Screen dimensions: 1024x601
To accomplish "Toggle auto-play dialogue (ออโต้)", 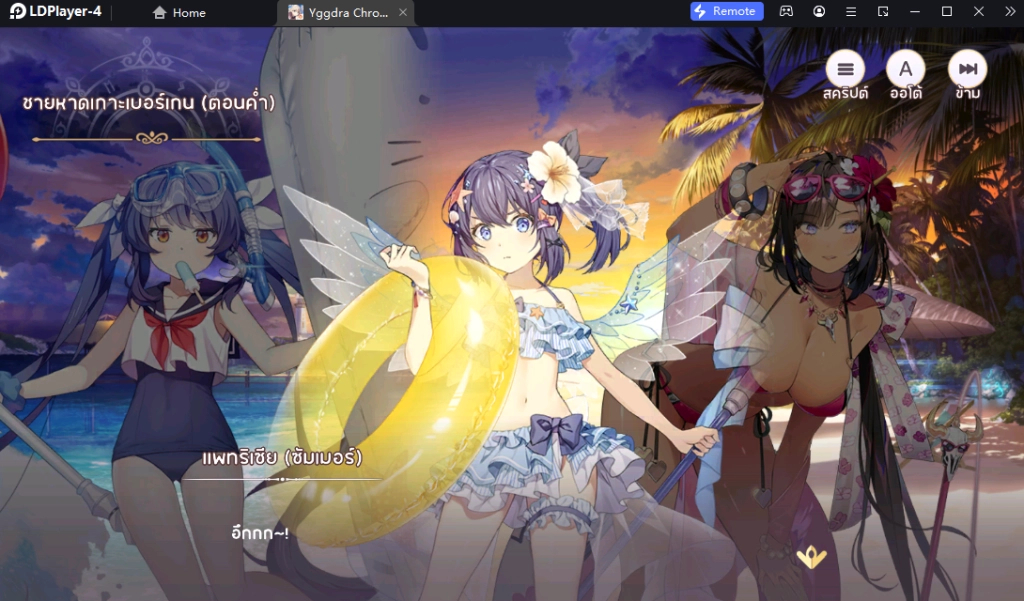I will (x=906, y=69).
